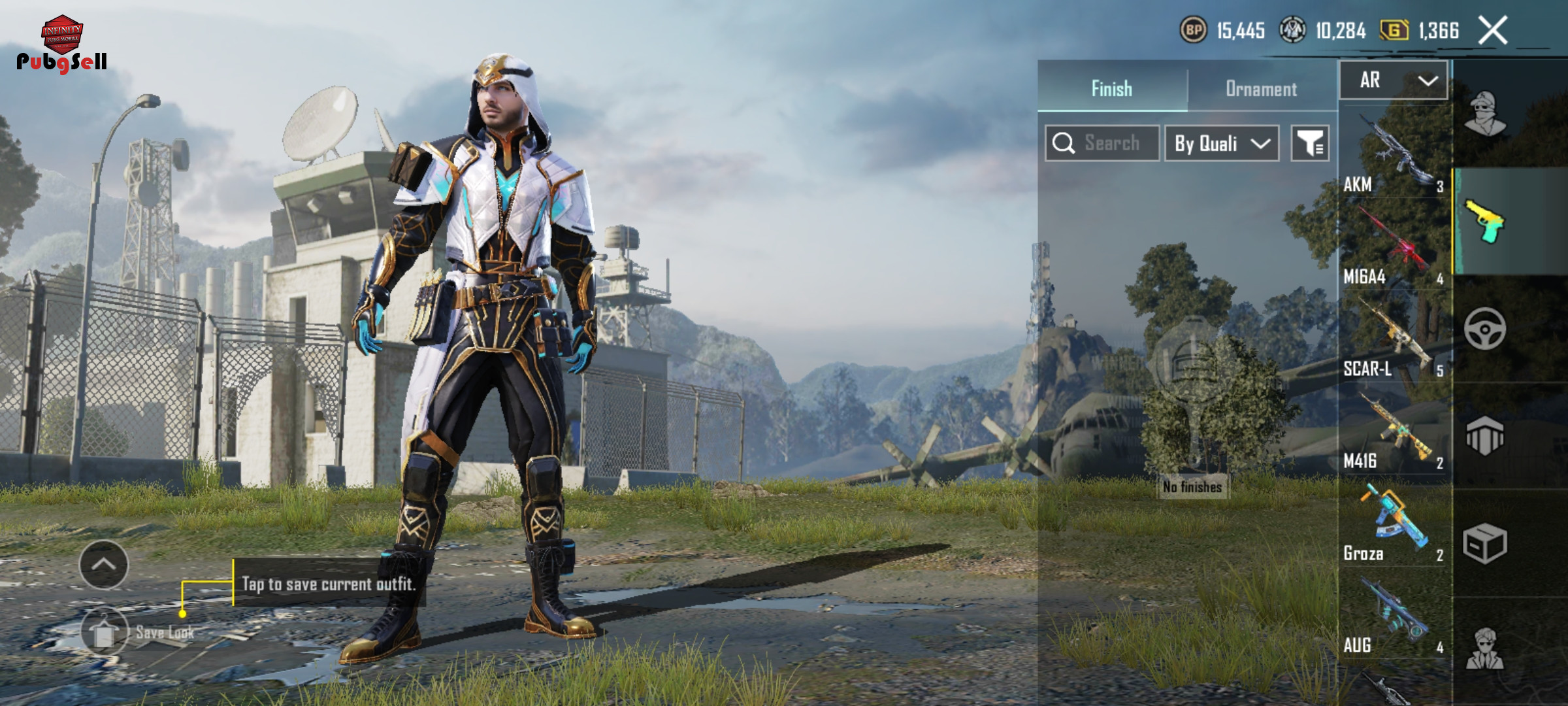Viewport: 1568px width, 706px height.
Task: Choose the SCAR-L weapon entry
Action: pyautogui.click(x=1394, y=339)
